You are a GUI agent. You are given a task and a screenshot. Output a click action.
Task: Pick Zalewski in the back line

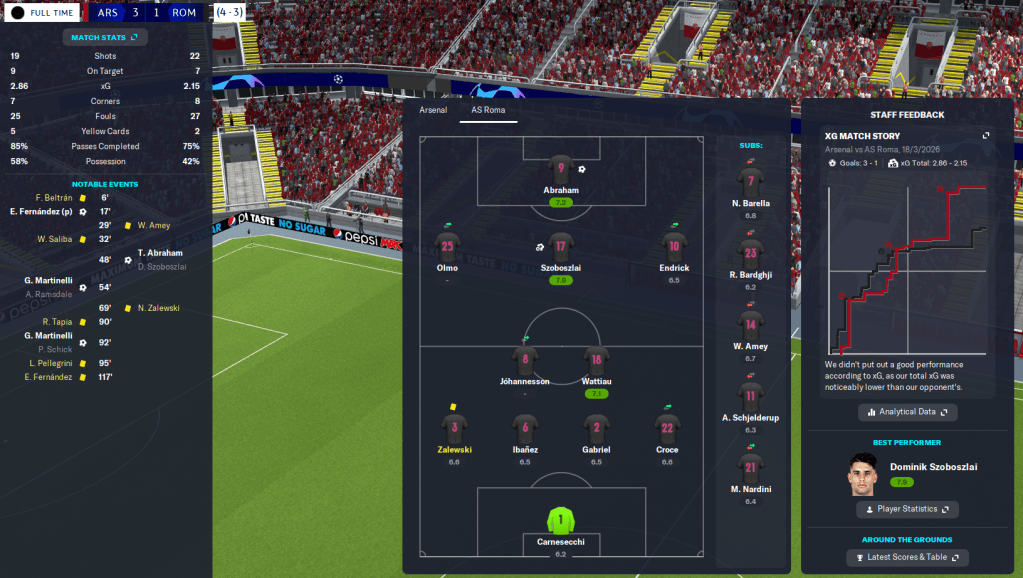pos(454,428)
